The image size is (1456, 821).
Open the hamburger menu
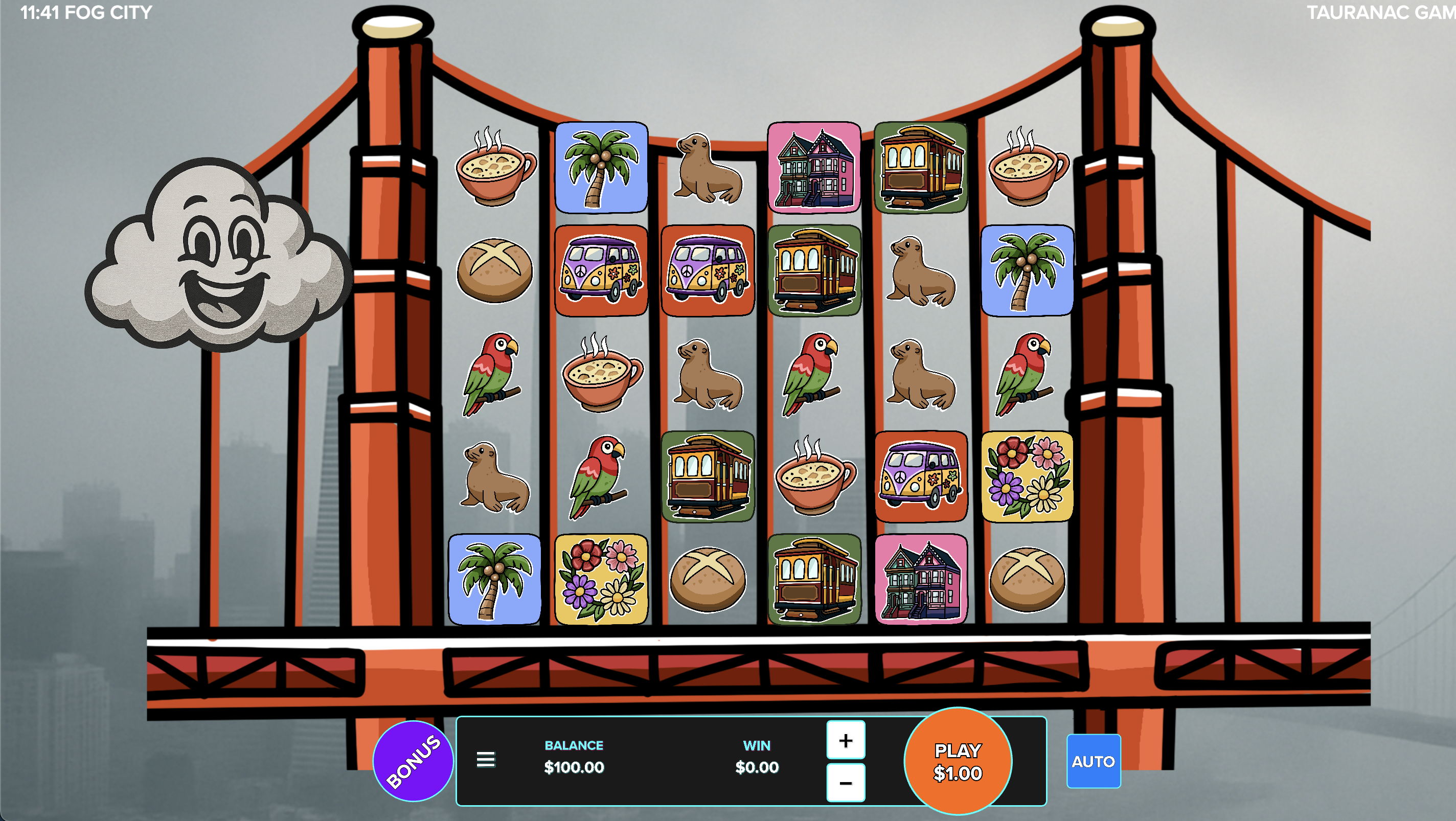click(486, 760)
